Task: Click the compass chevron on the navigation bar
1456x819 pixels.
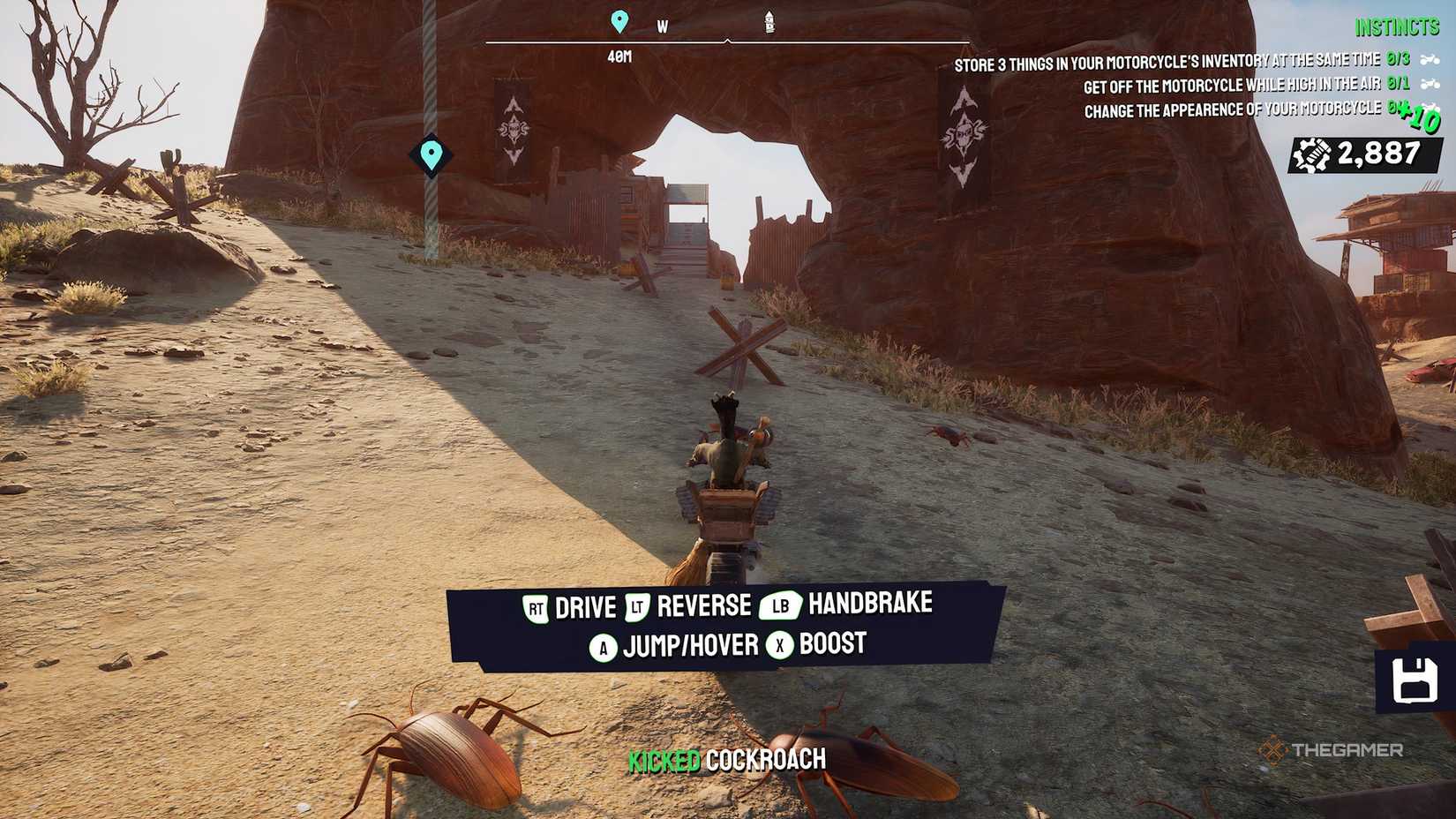Action: pyautogui.click(x=729, y=39)
